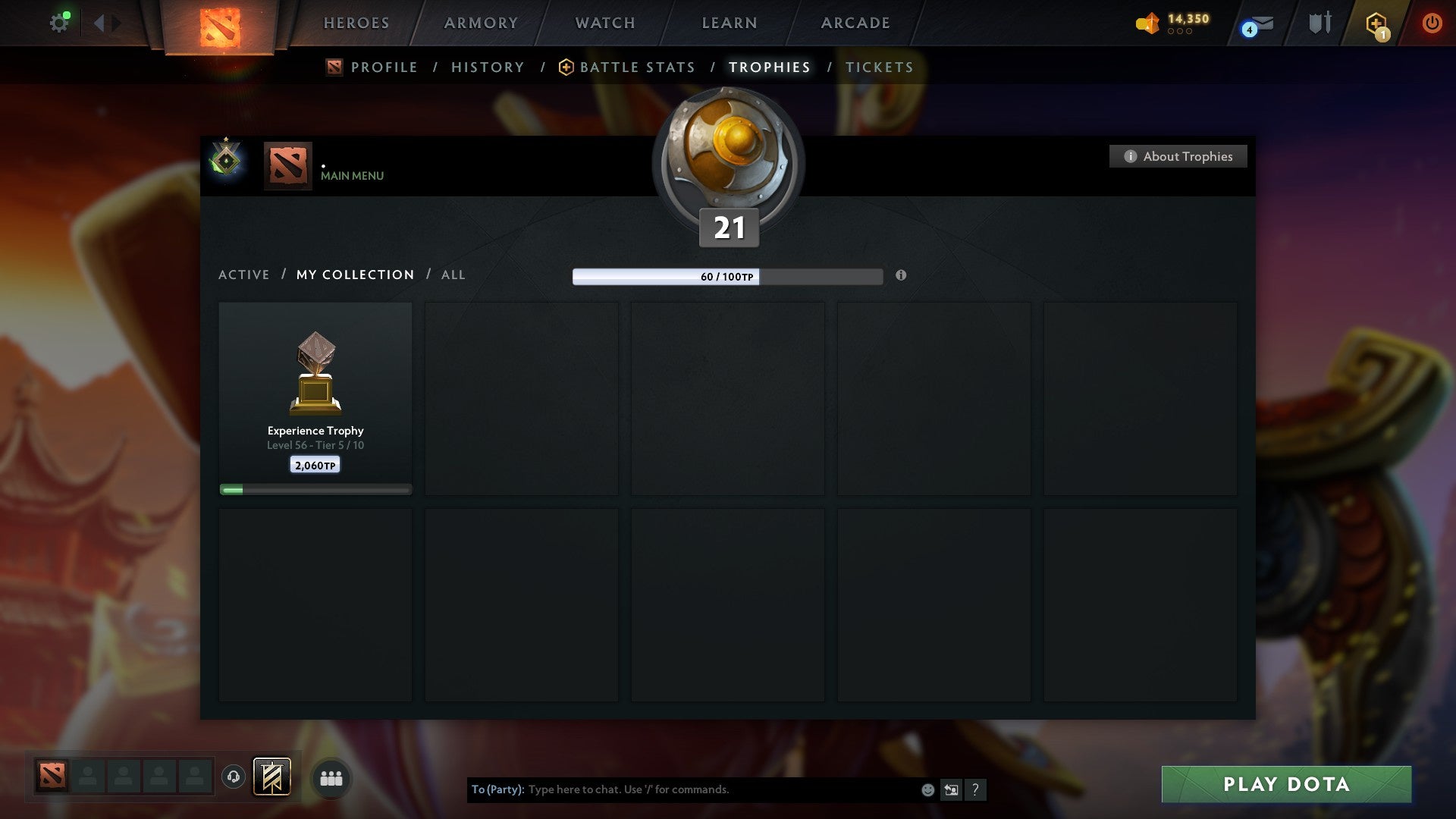Open the TICKETS tab
The width and height of the screenshot is (1456, 819).
coord(879,67)
